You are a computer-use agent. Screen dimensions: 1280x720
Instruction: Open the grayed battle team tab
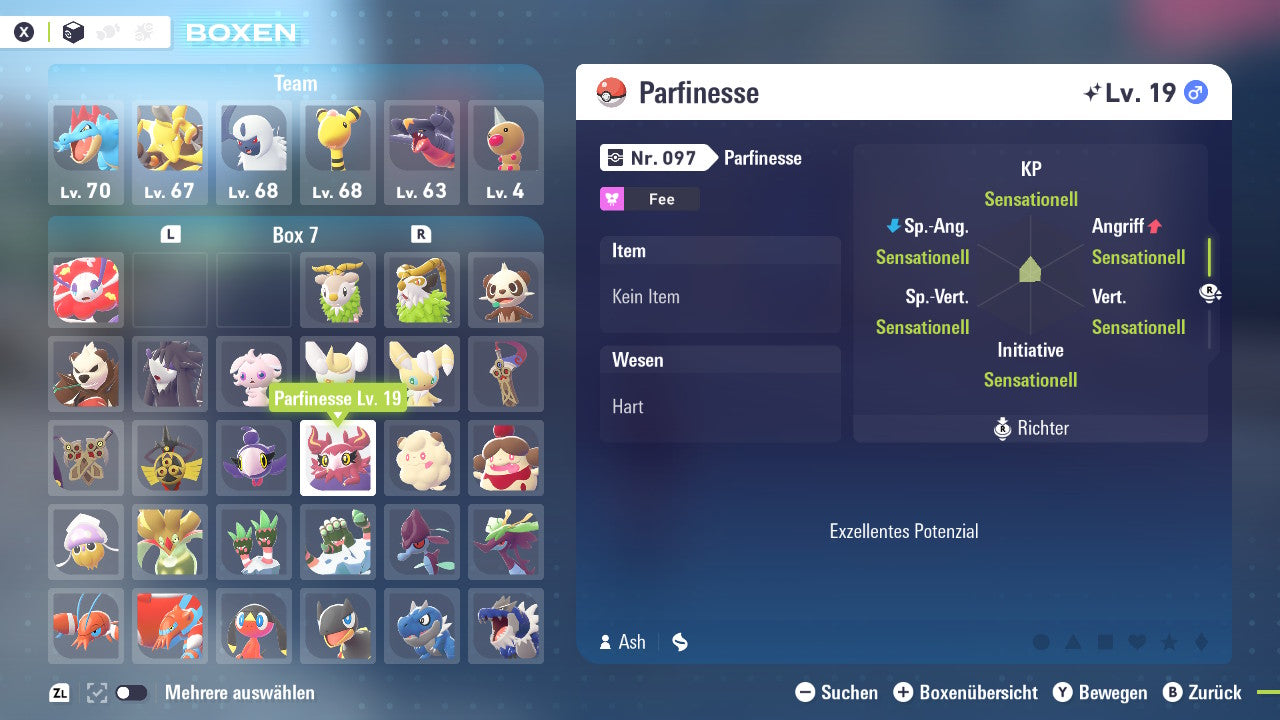[x=107, y=31]
